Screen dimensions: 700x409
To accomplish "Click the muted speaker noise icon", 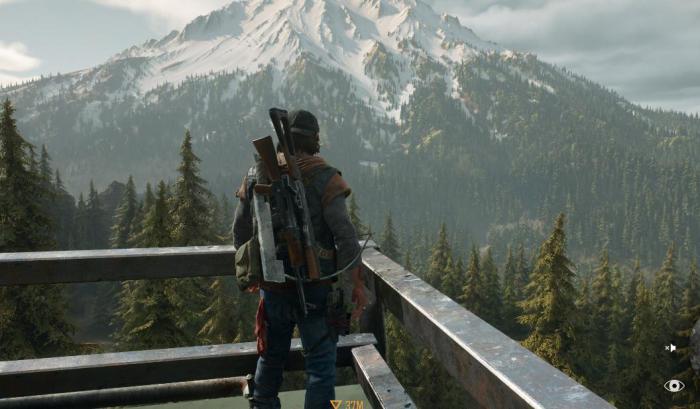I will coord(671,348).
